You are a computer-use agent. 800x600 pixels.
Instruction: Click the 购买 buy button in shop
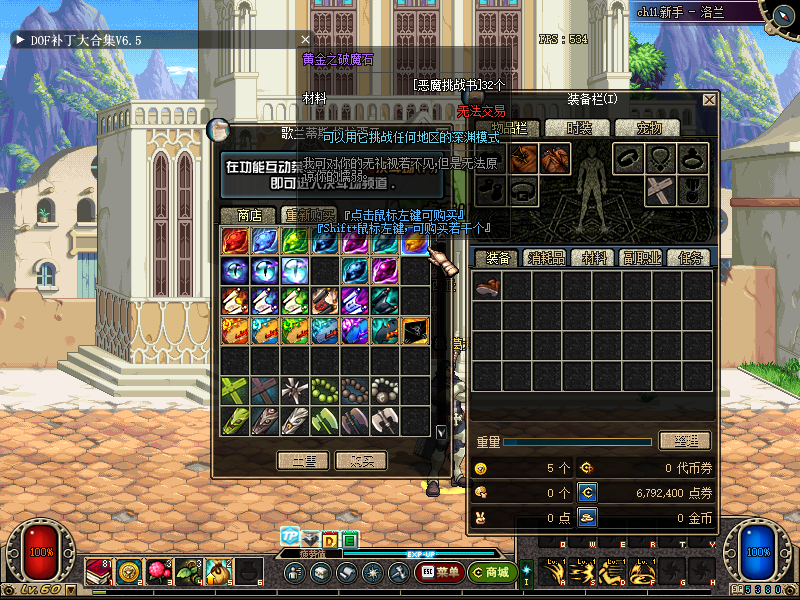pyautogui.click(x=361, y=461)
